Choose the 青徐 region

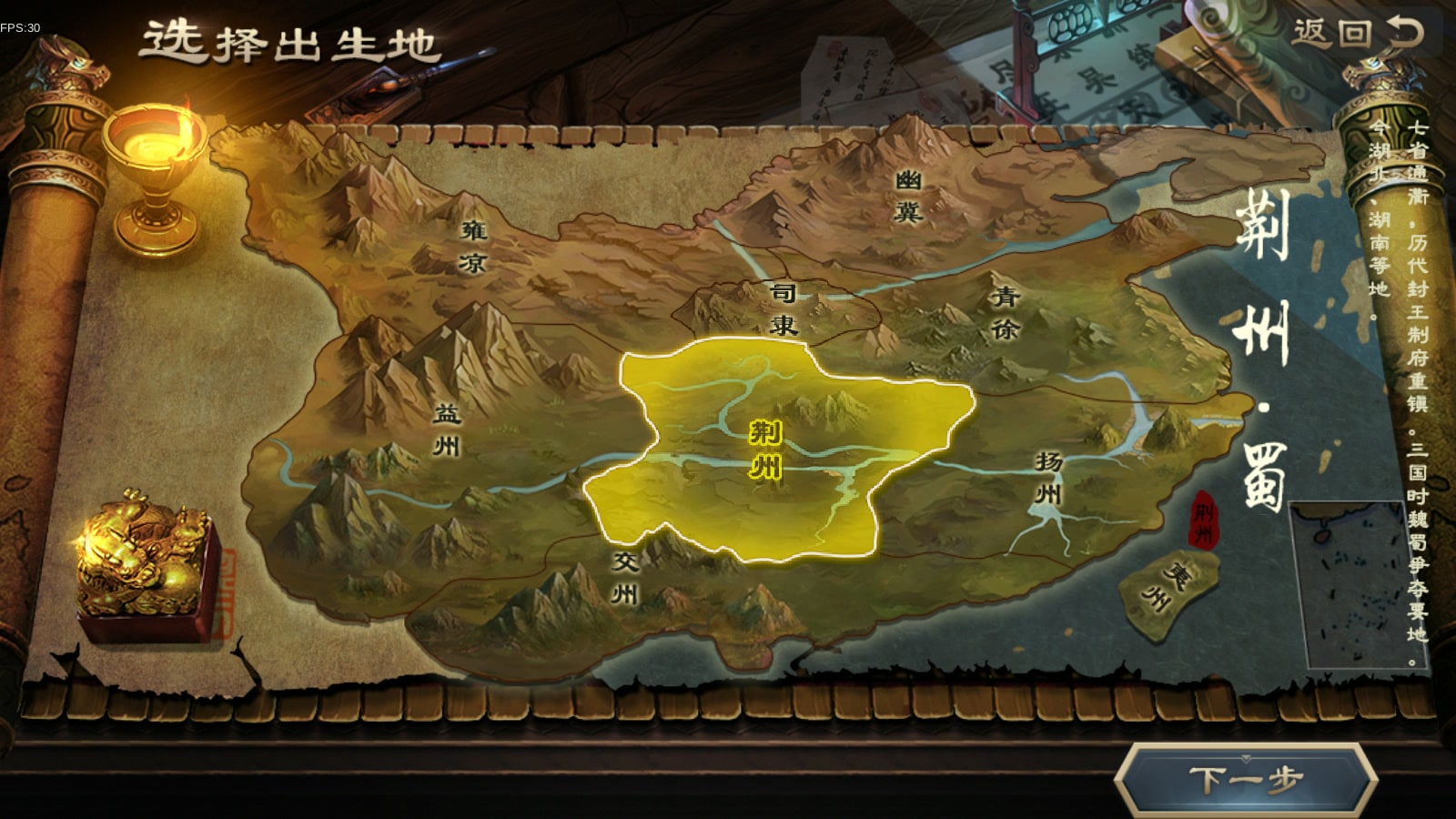click(1005, 312)
